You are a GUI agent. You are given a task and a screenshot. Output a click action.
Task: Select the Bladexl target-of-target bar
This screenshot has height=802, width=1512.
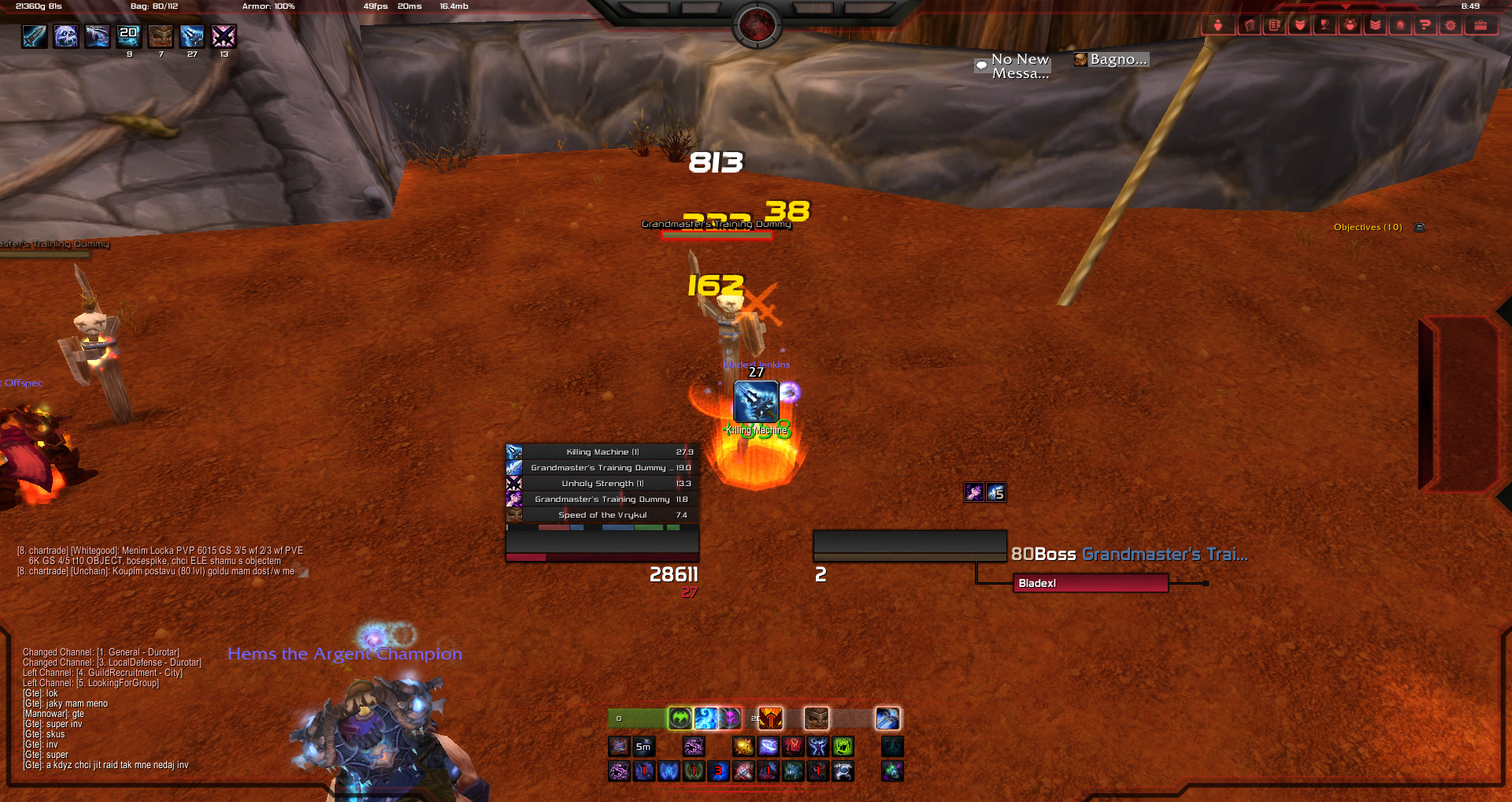tap(1090, 583)
